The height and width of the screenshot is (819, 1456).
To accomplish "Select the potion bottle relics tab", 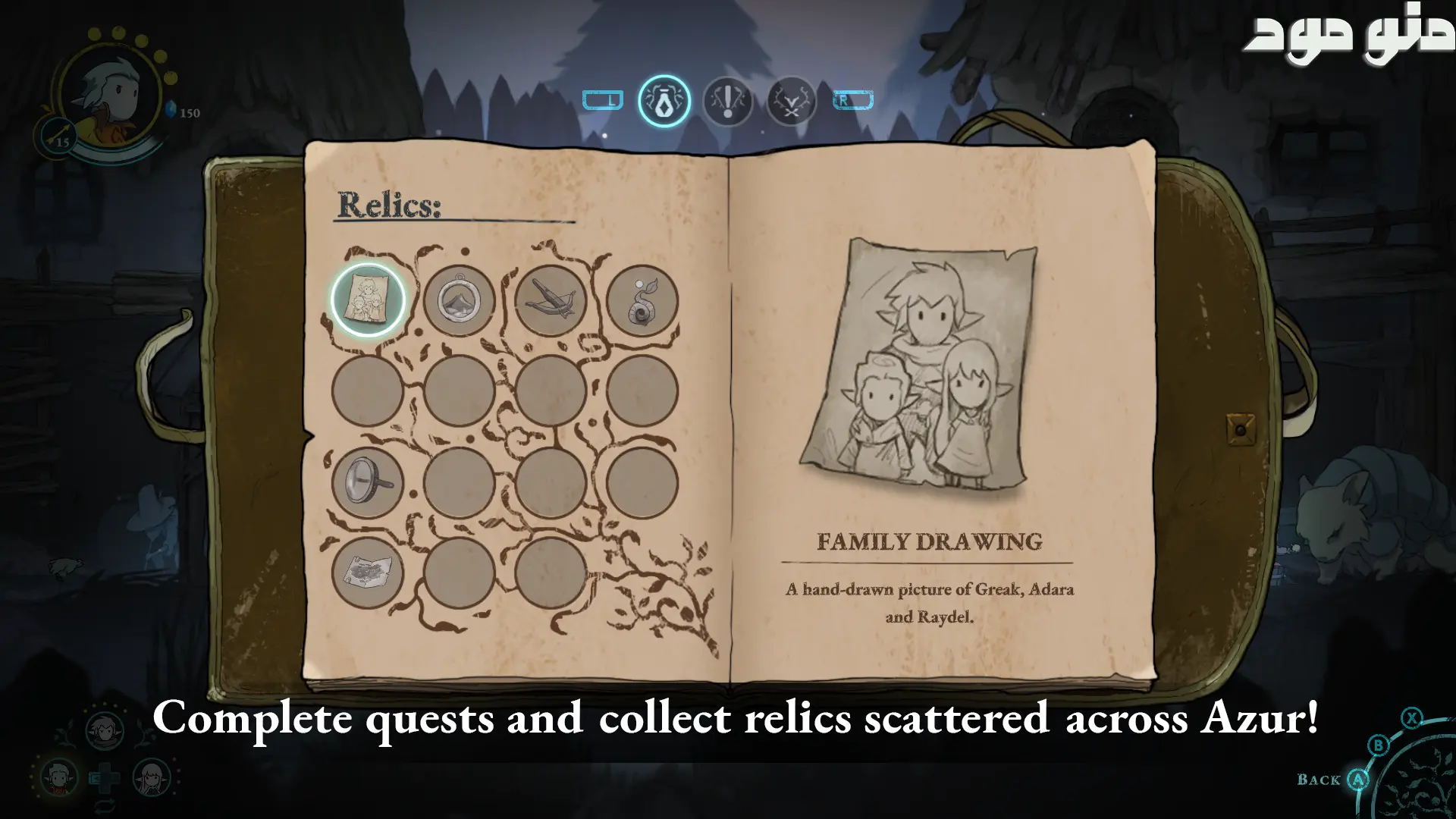I will click(664, 101).
